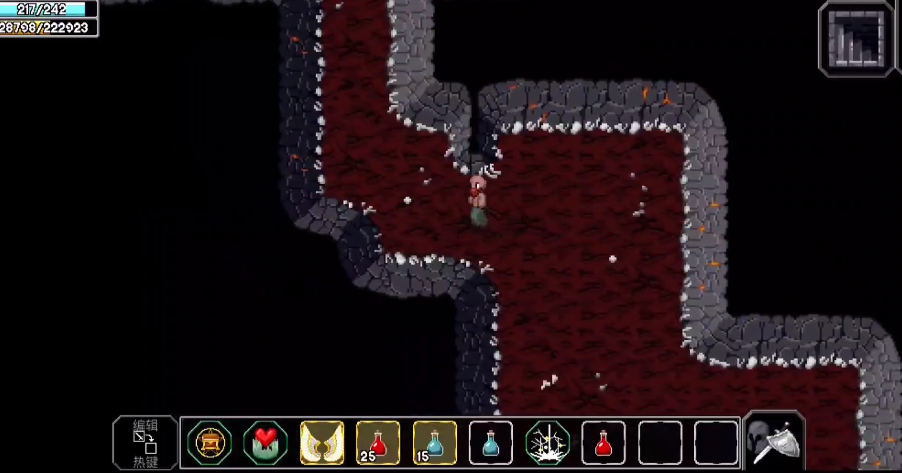The height and width of the screenshot is (473, 902).
Task: Click the stairs icon in the corner
Action: (x=857, y=40)
